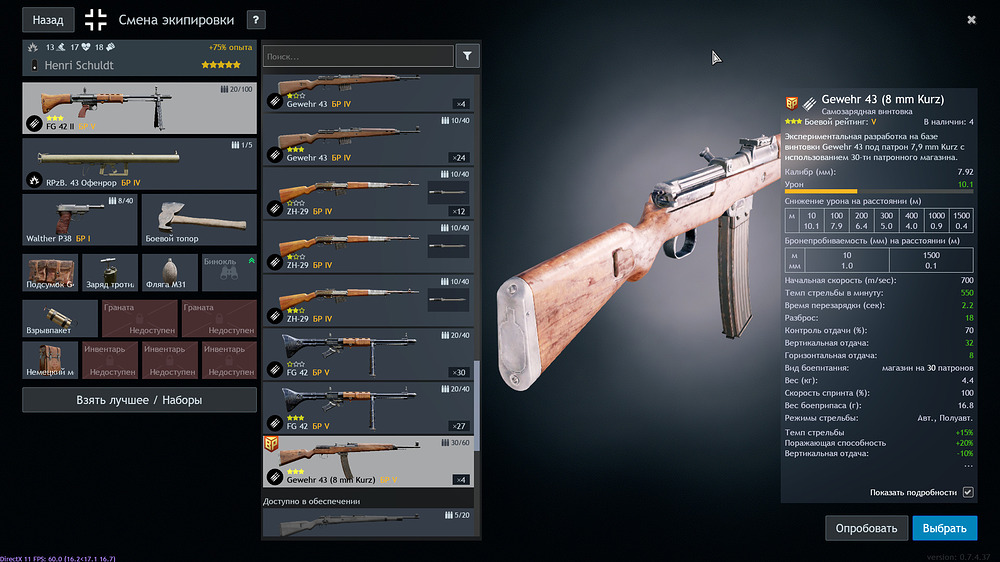Open Взять лучшее / Наборы
This screenshot has height=562, width=1000.
click(139, 400)
